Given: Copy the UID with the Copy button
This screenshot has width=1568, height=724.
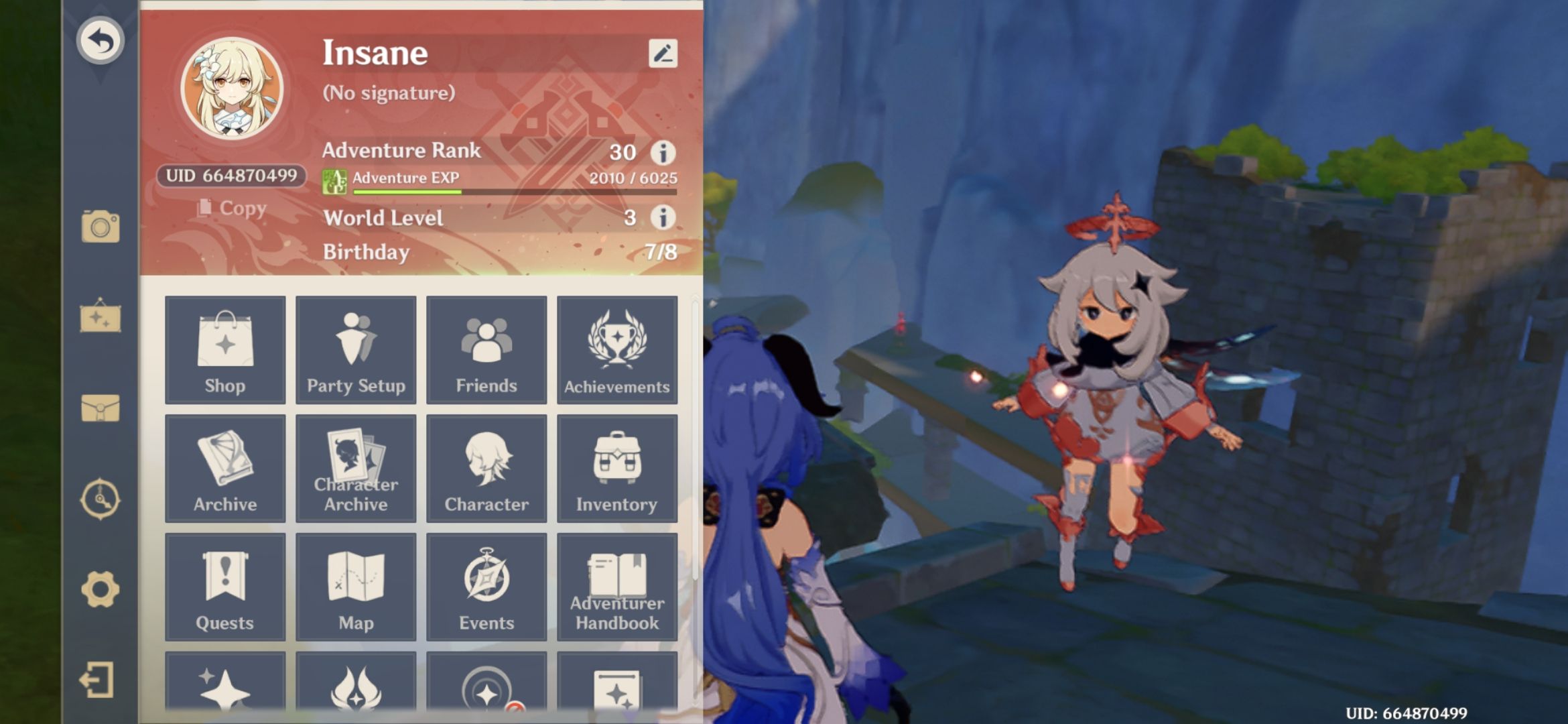Looking at the screenshot, I should click(x=230, y=208).
